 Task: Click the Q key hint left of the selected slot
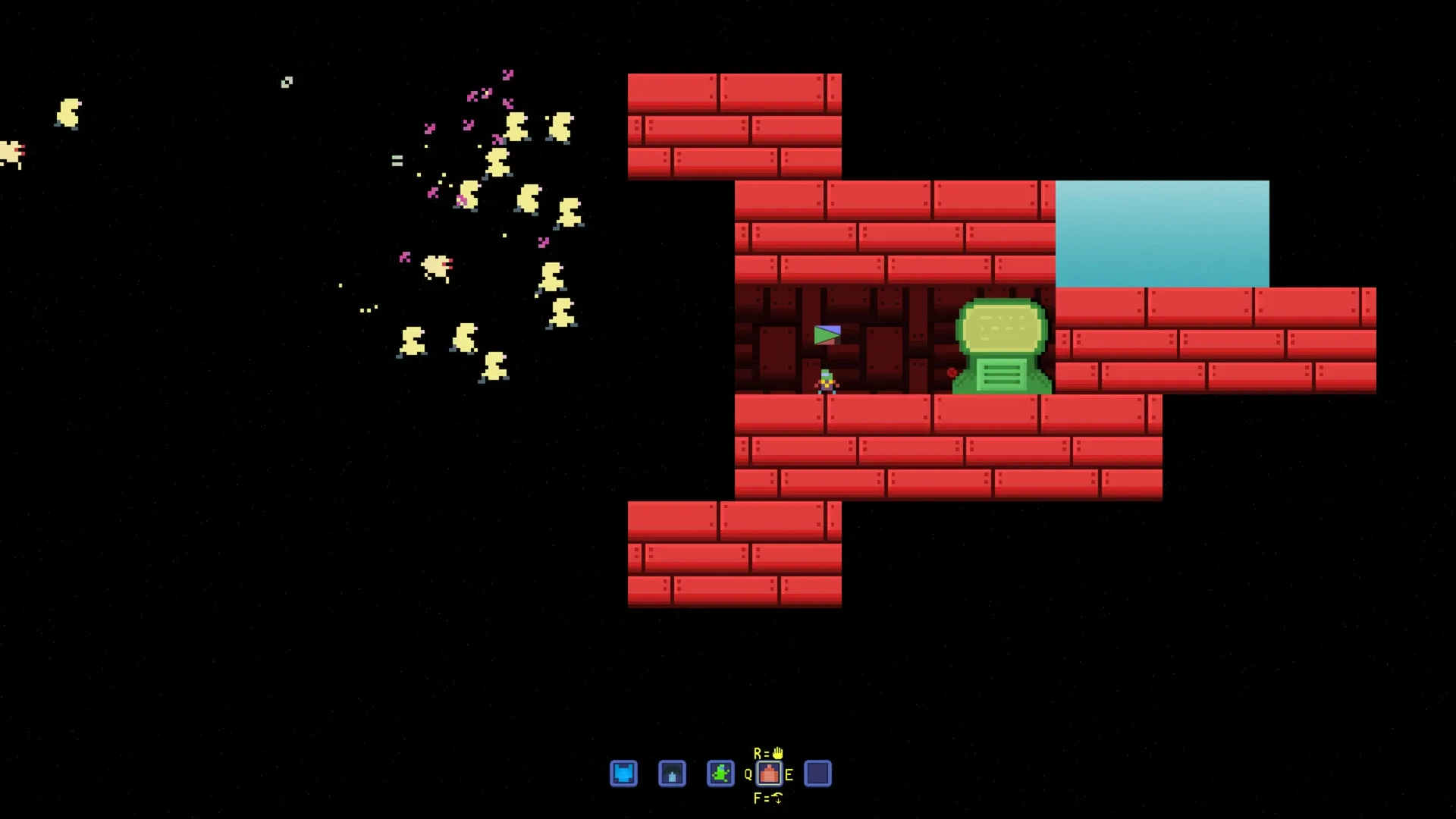tap(748, 774)
